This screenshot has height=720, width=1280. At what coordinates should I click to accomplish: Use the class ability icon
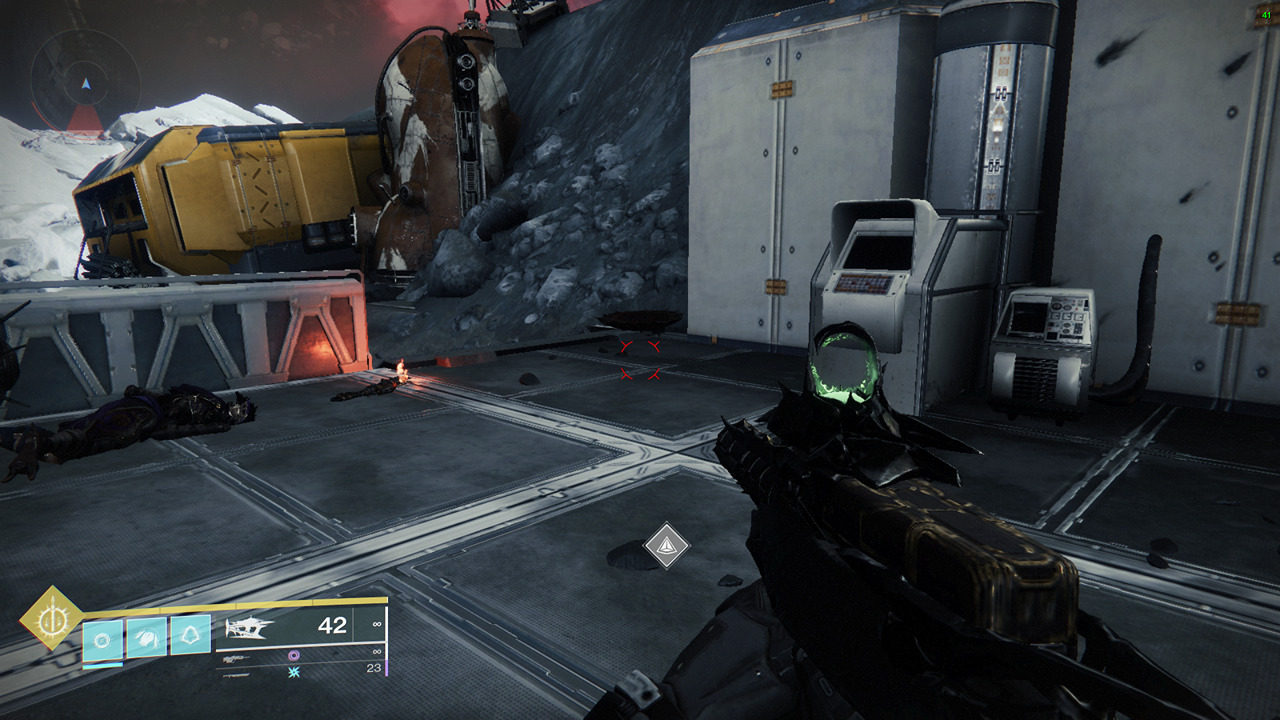coord(189,636)
